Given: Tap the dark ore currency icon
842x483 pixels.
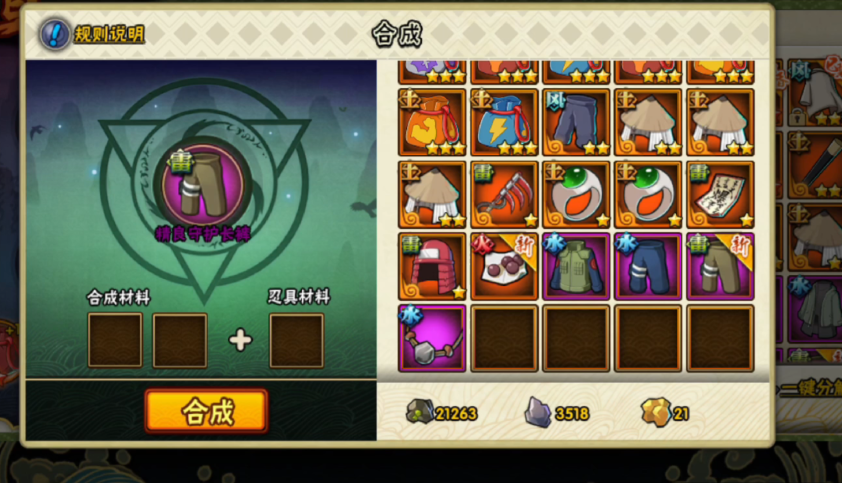Looking at the screenshot, I should pos(418,412).
